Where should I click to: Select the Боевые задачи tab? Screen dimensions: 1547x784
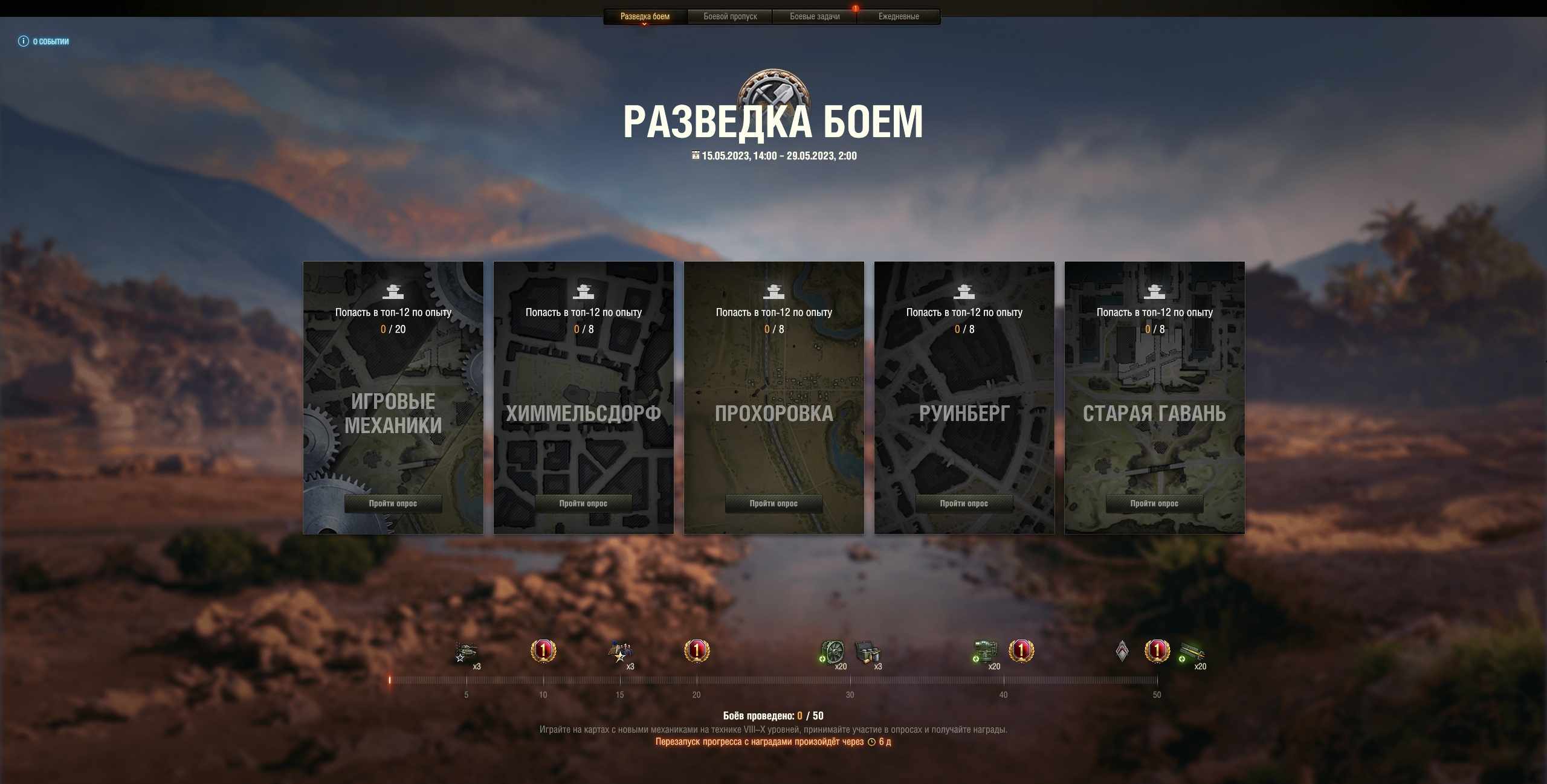click(815, 16)
